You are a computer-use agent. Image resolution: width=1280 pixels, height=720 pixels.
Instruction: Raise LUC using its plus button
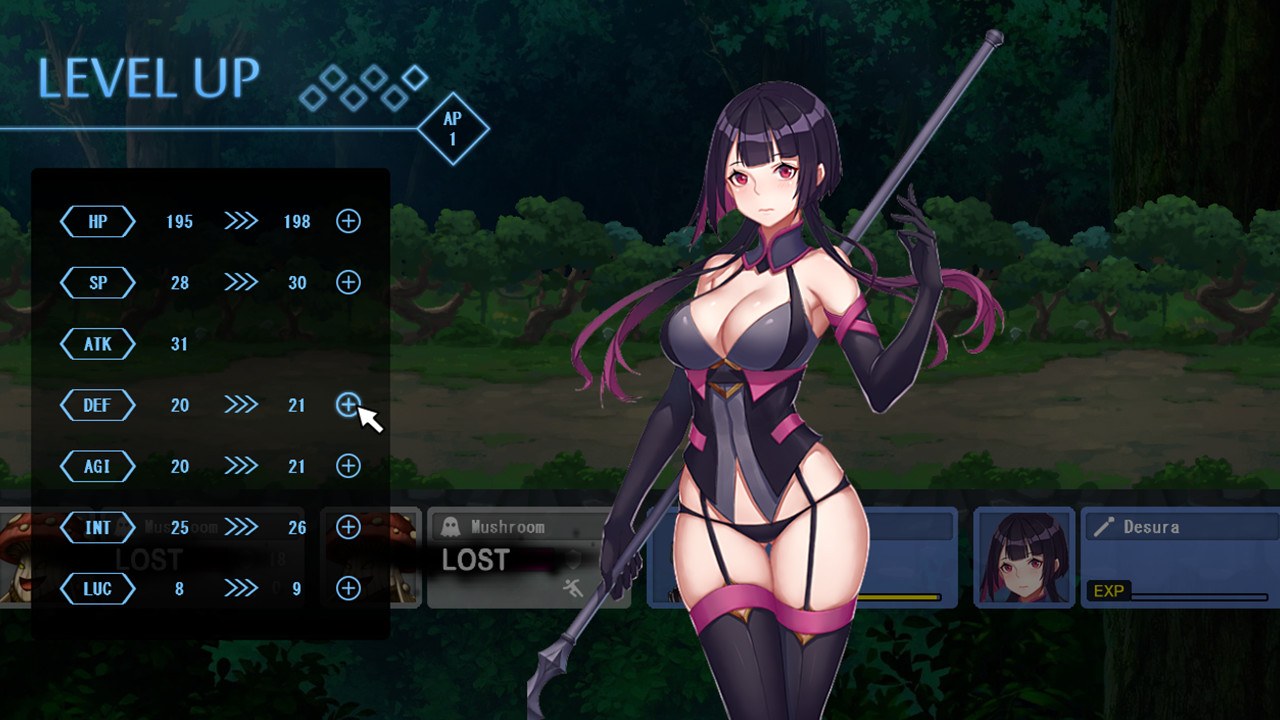[347, 589]
